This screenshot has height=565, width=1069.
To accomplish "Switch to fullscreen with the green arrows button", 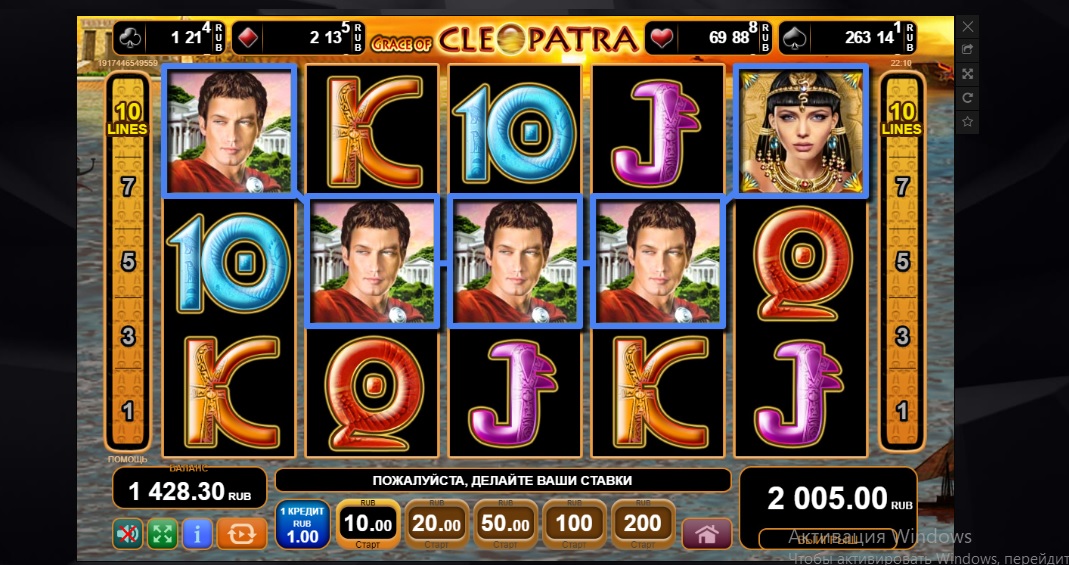I will (162, 534).
